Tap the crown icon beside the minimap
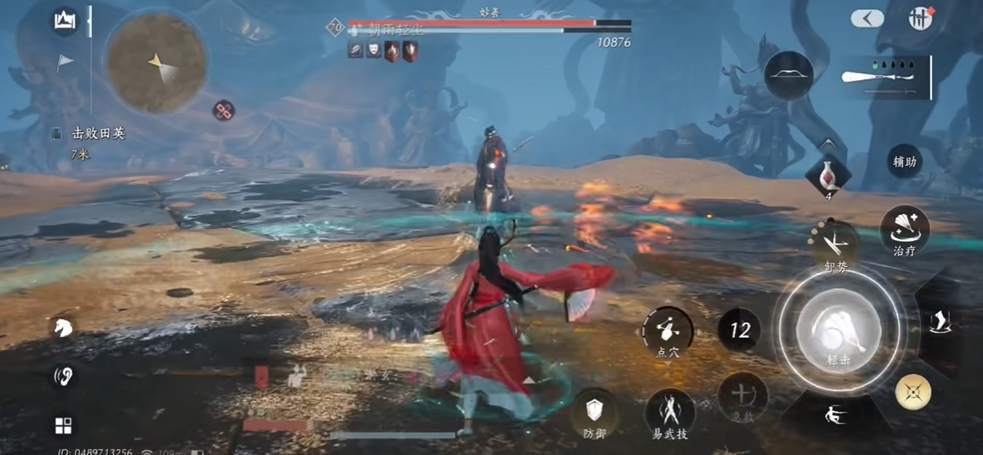The image size is (983, 455). [65, 21]
